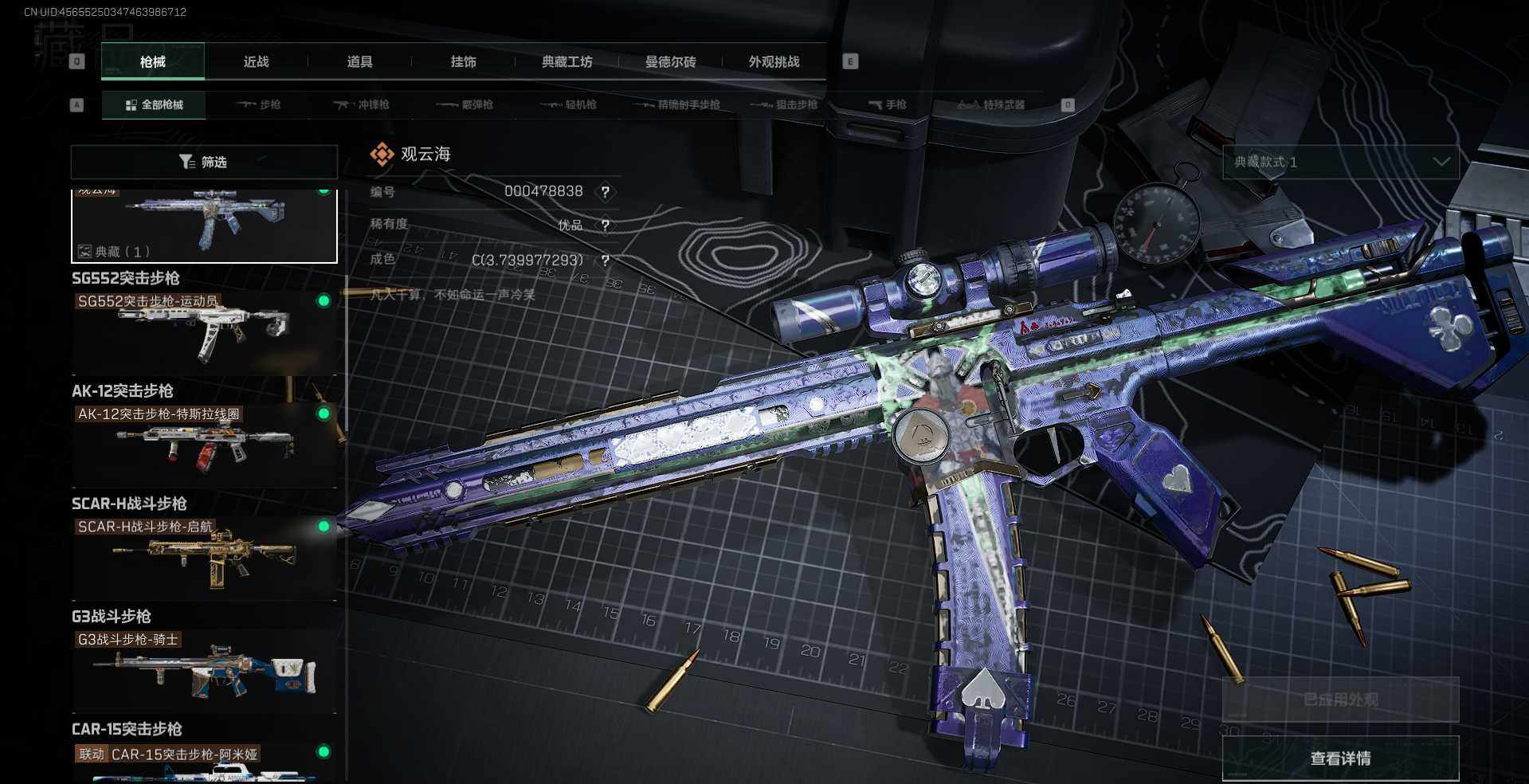Open the 曼德尔砖 tab
The height and width of the screenshot is (784, 1529).
pyautogui.click(x=670, y=61)
